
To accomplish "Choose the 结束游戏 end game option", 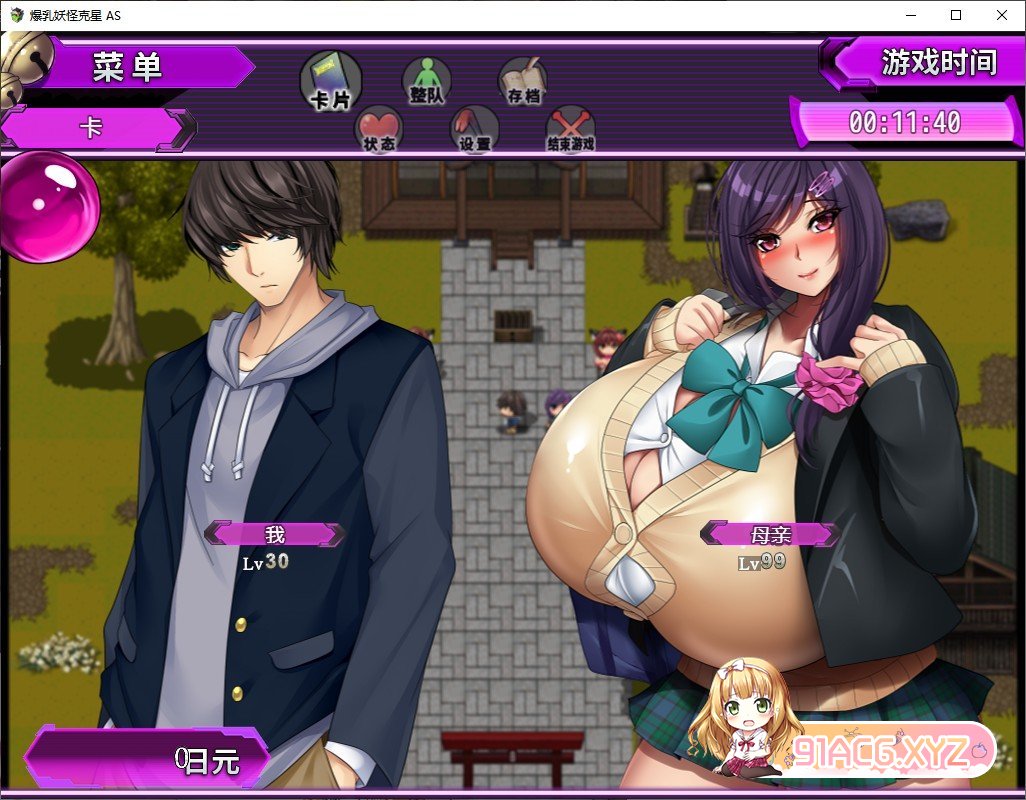I will point(570,128).
